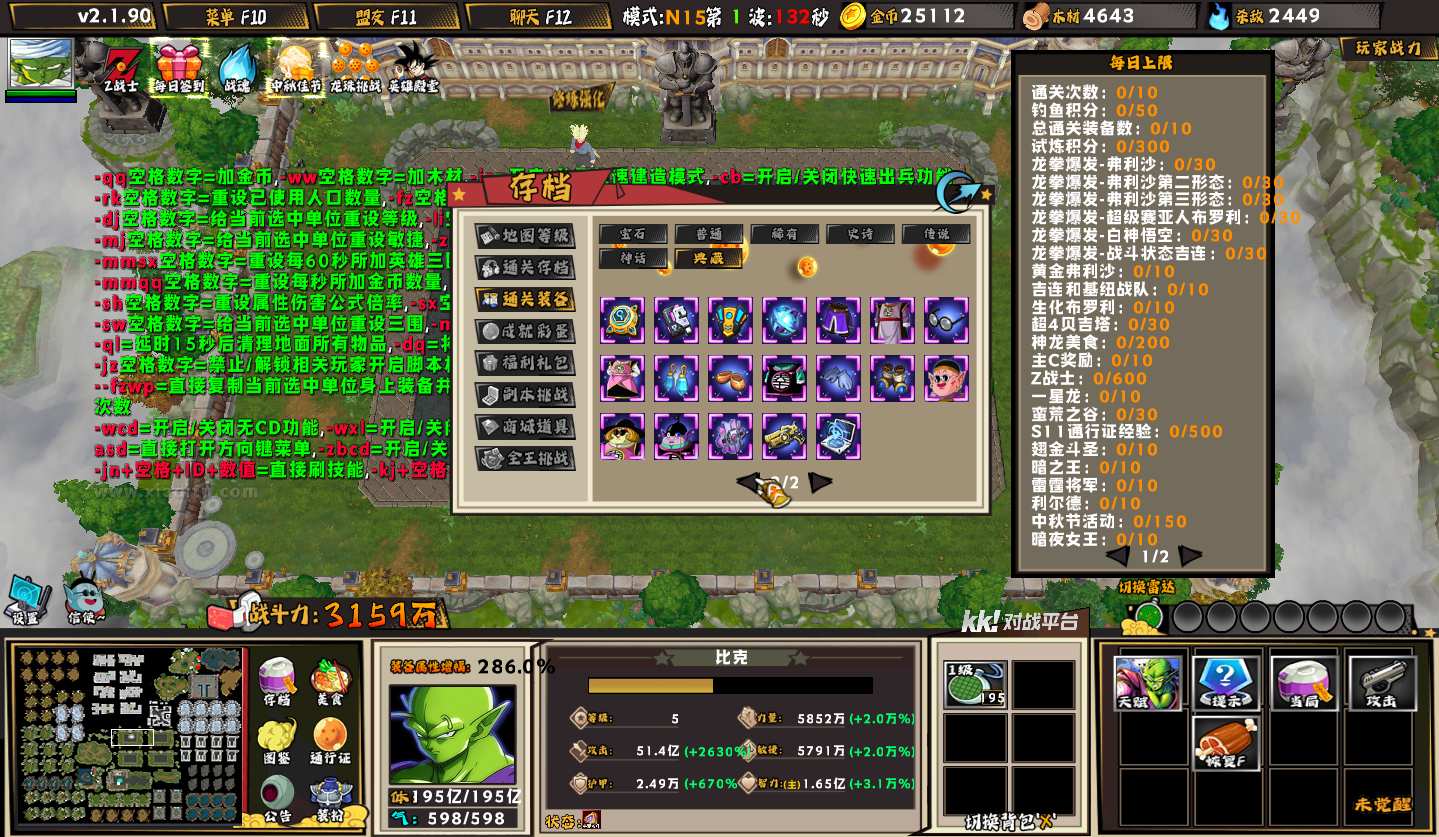Choose the 商城道具 section
This screenshot has width=1439, height=837.
pos(525,427)
